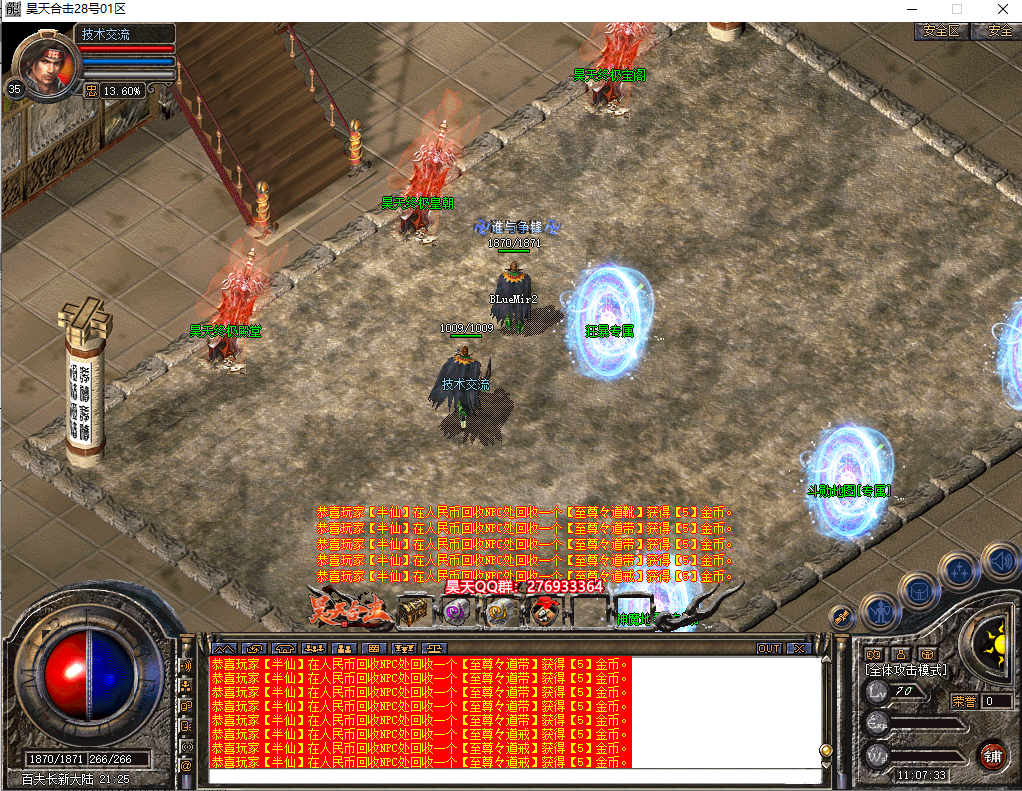The height and width of the screenshot is (791, 1022).
Task: Use the yellow scroll in the belt slot
Action: pyautogui.click(x=500, y=611)
